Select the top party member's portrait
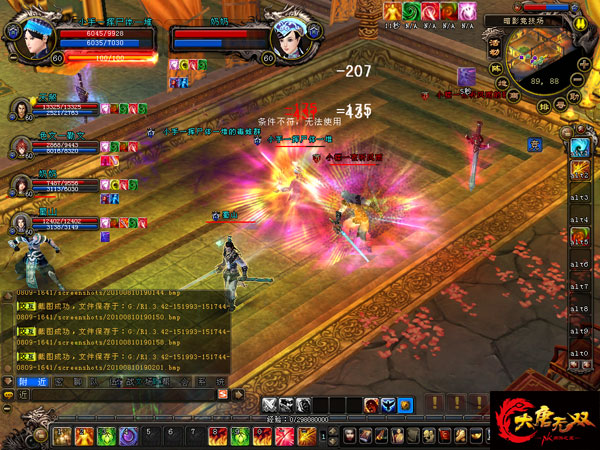The image size is (600, 450). 20,108
